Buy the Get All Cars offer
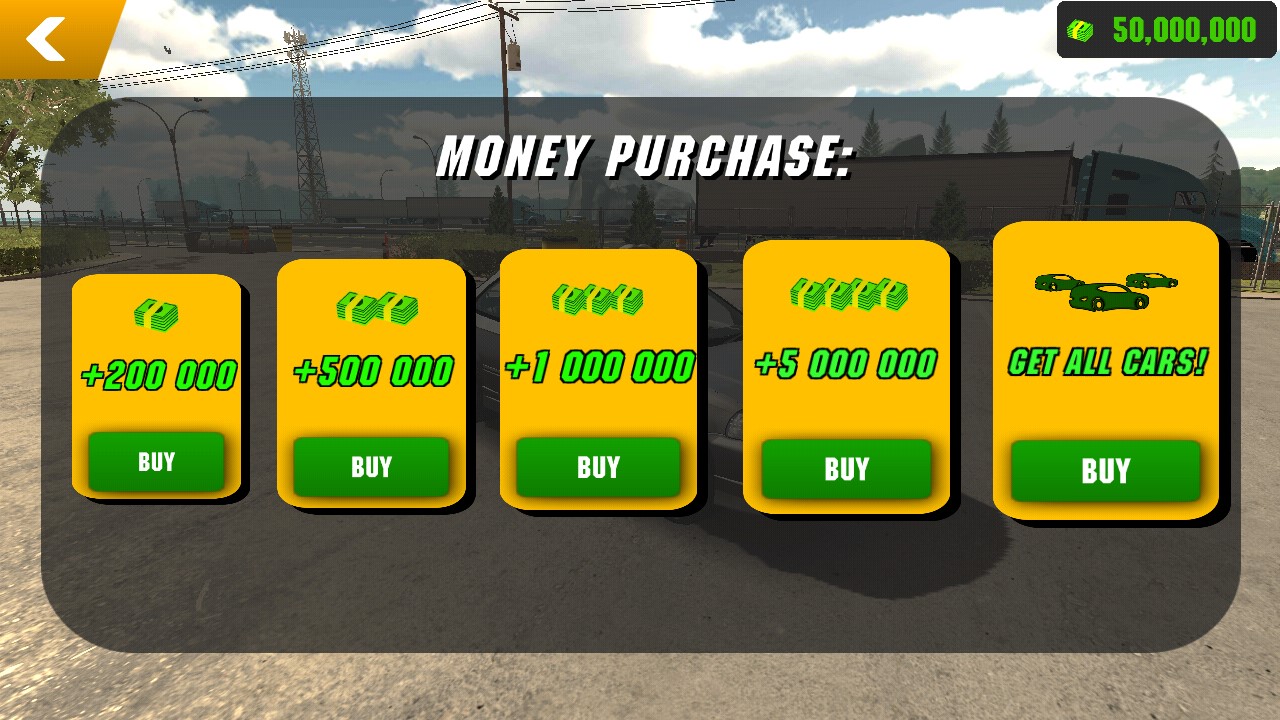This screenshot has height=720, width=1280. tap(1105, 471)
